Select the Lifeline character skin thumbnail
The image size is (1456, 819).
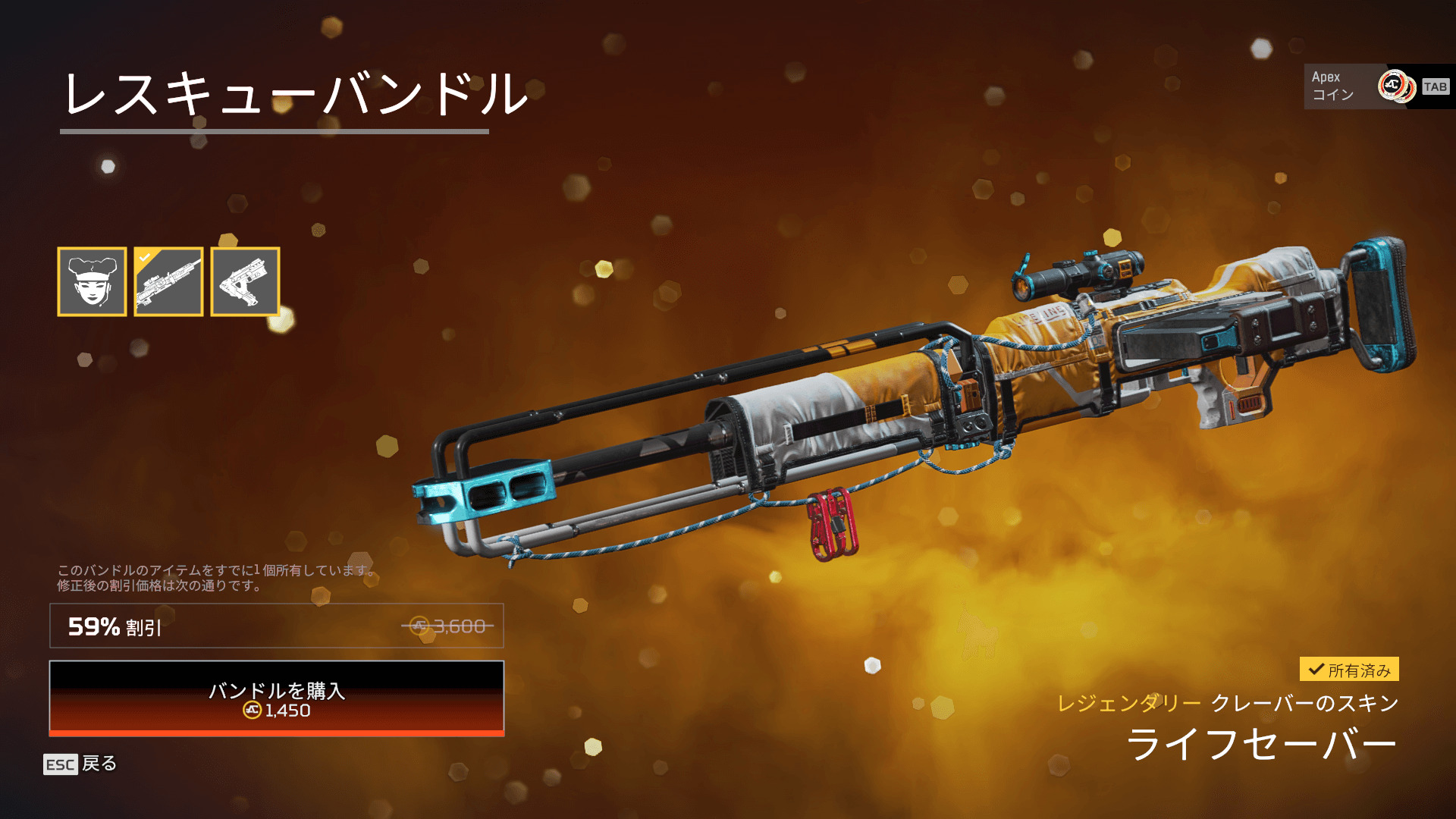pos(92,281)
